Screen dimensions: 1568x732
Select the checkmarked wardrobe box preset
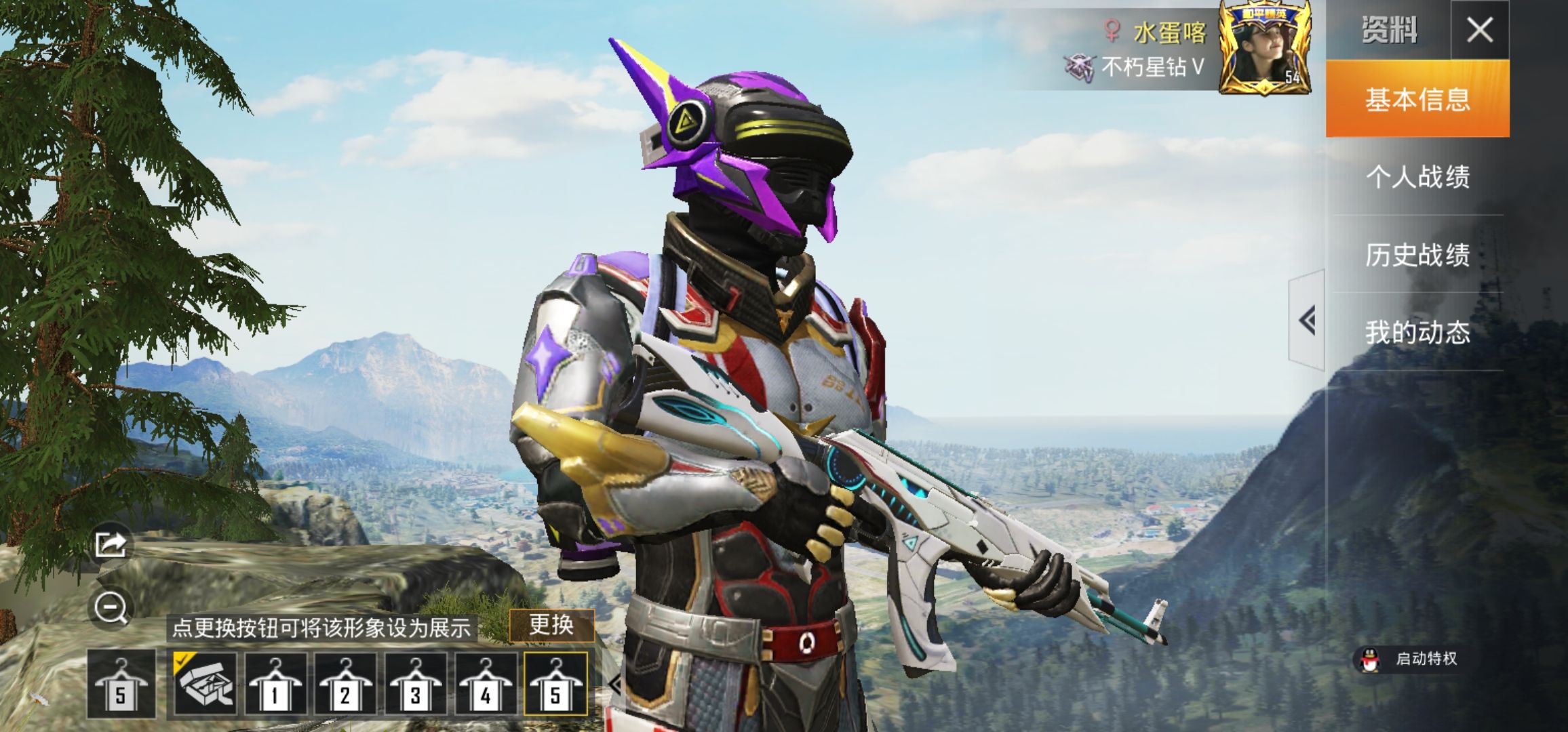[205, 685]
